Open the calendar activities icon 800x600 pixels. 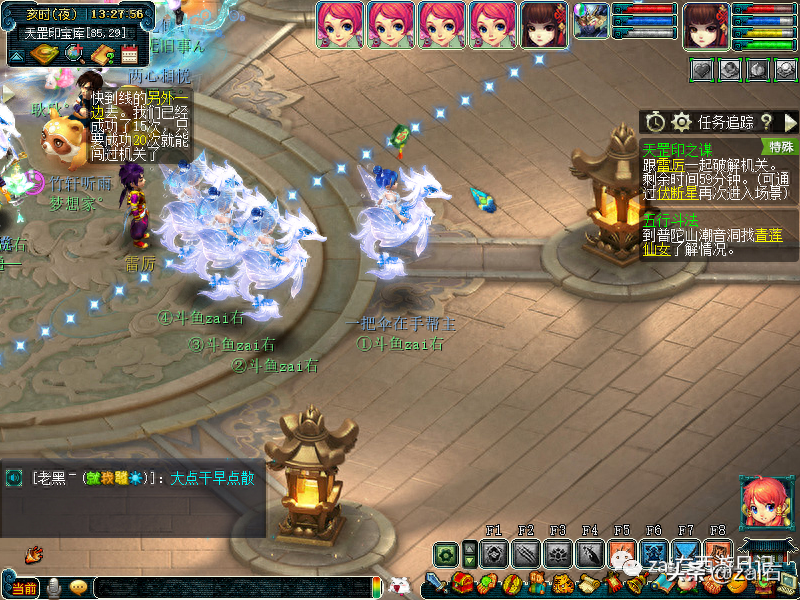point(129,53)
